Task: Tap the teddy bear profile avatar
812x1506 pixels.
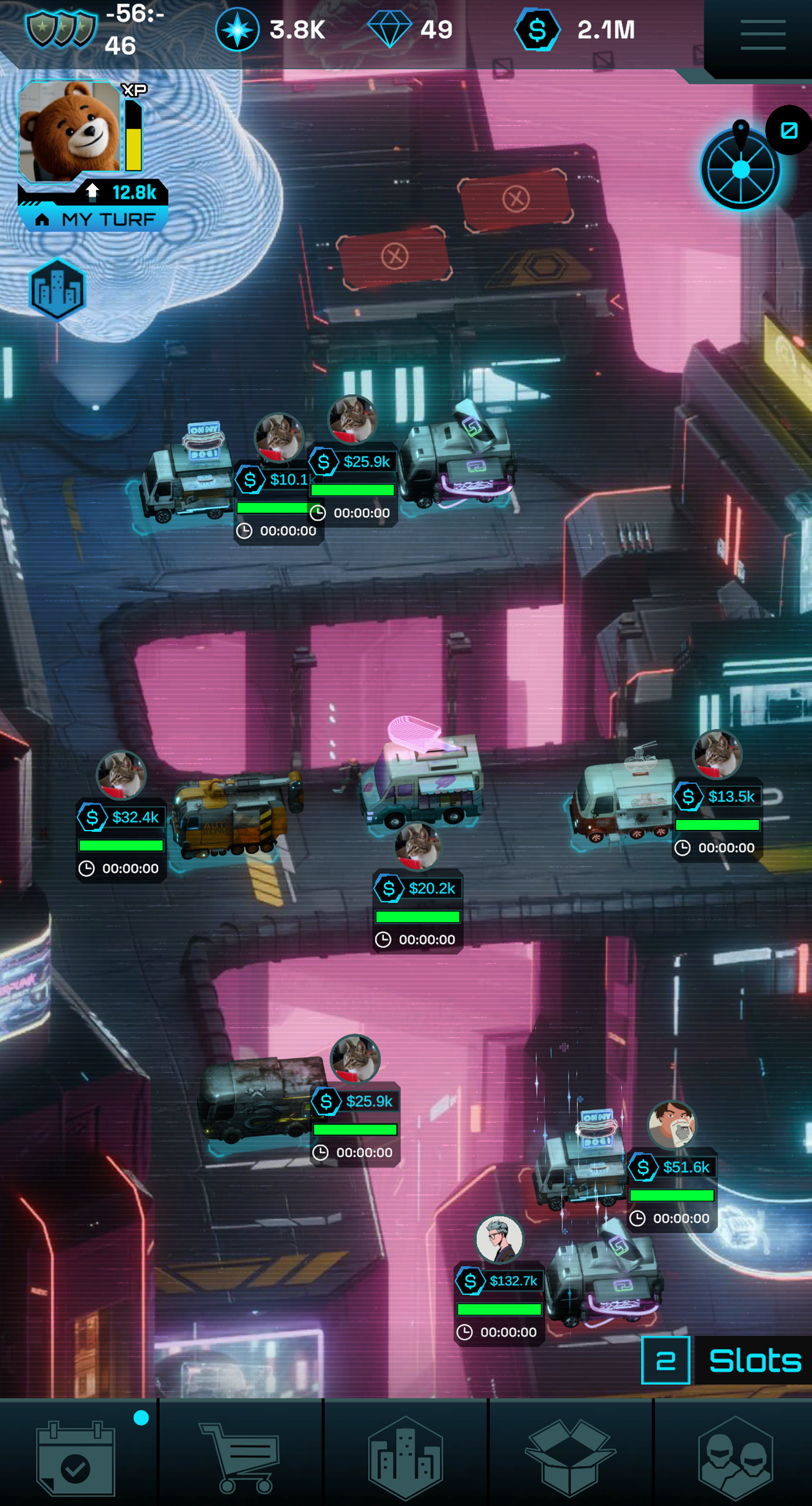Action: click(70, 130)
